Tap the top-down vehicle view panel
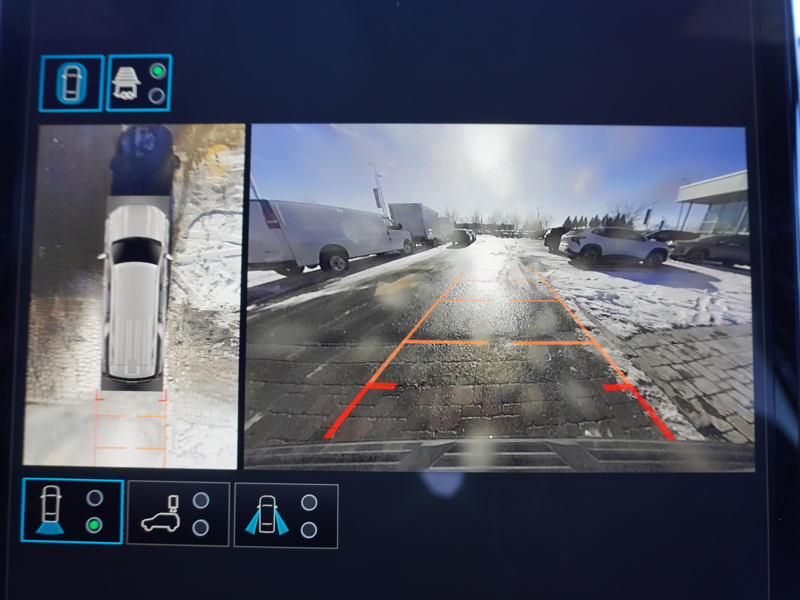 [132, 296]
